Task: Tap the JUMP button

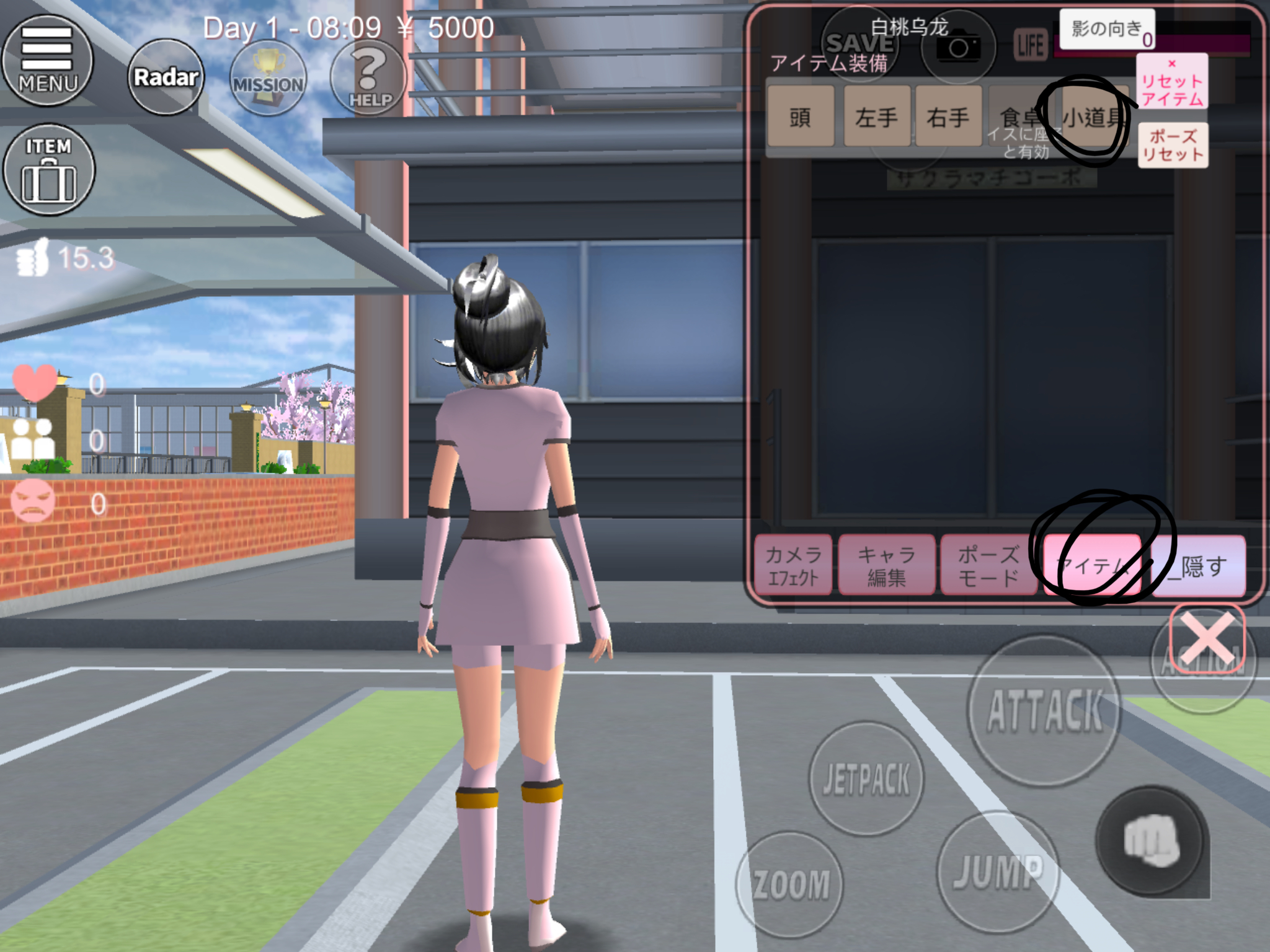Action: pos(997,871)
